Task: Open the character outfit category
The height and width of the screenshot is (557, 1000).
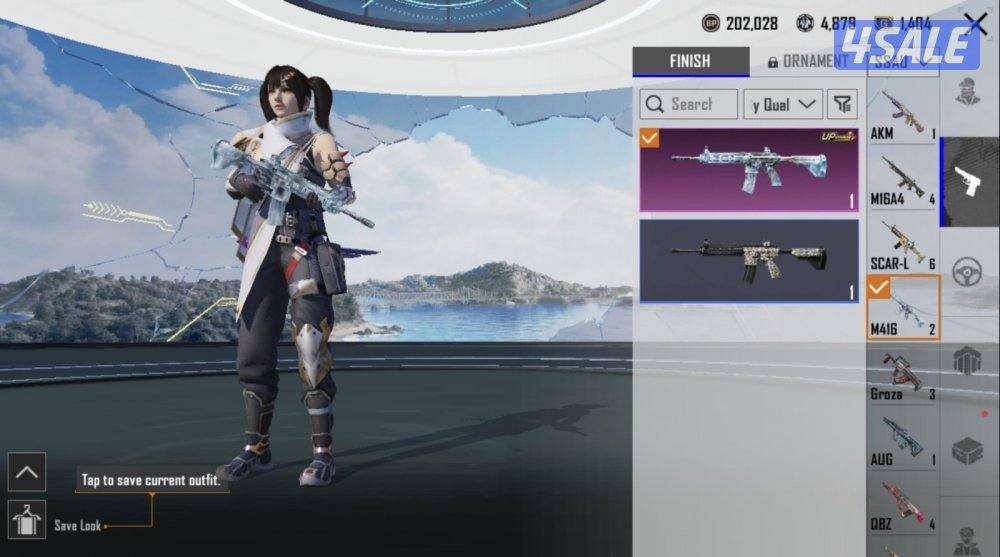Action: coord(968,90)
